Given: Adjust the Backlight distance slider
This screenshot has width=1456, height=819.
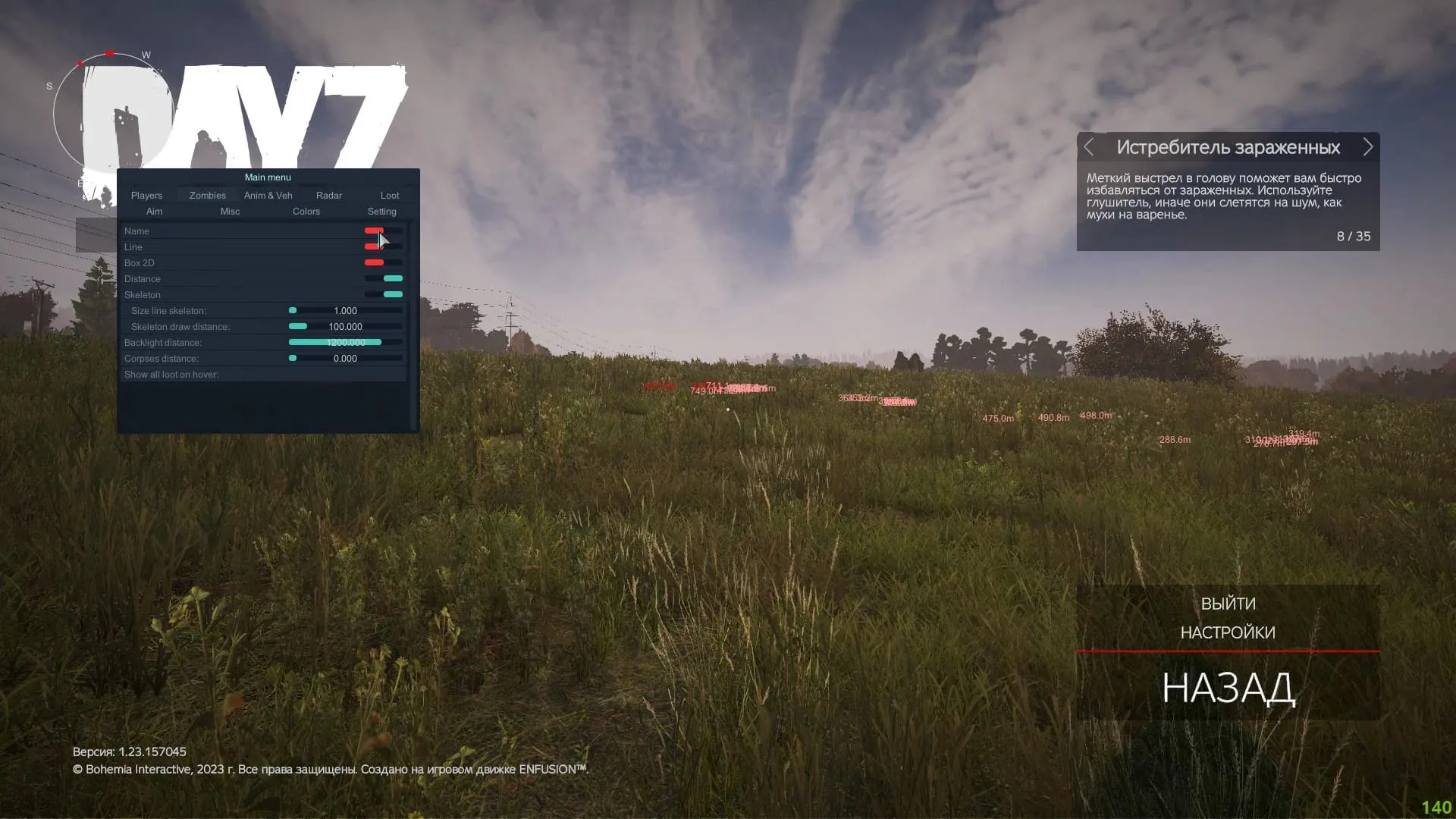Looking at the screenshot, I should (345, 342).
